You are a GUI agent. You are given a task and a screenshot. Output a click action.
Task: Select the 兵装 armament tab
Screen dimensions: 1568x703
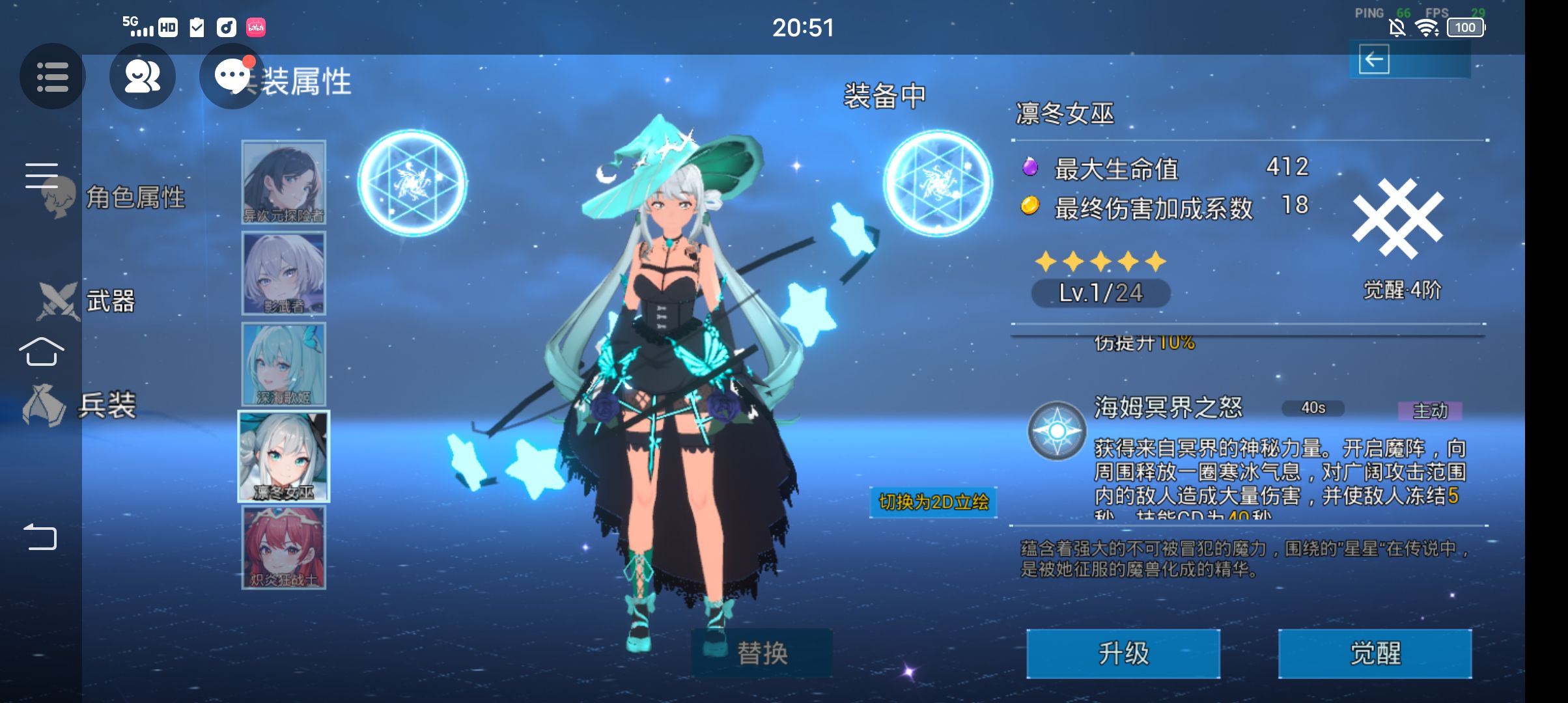click(106, 405)
